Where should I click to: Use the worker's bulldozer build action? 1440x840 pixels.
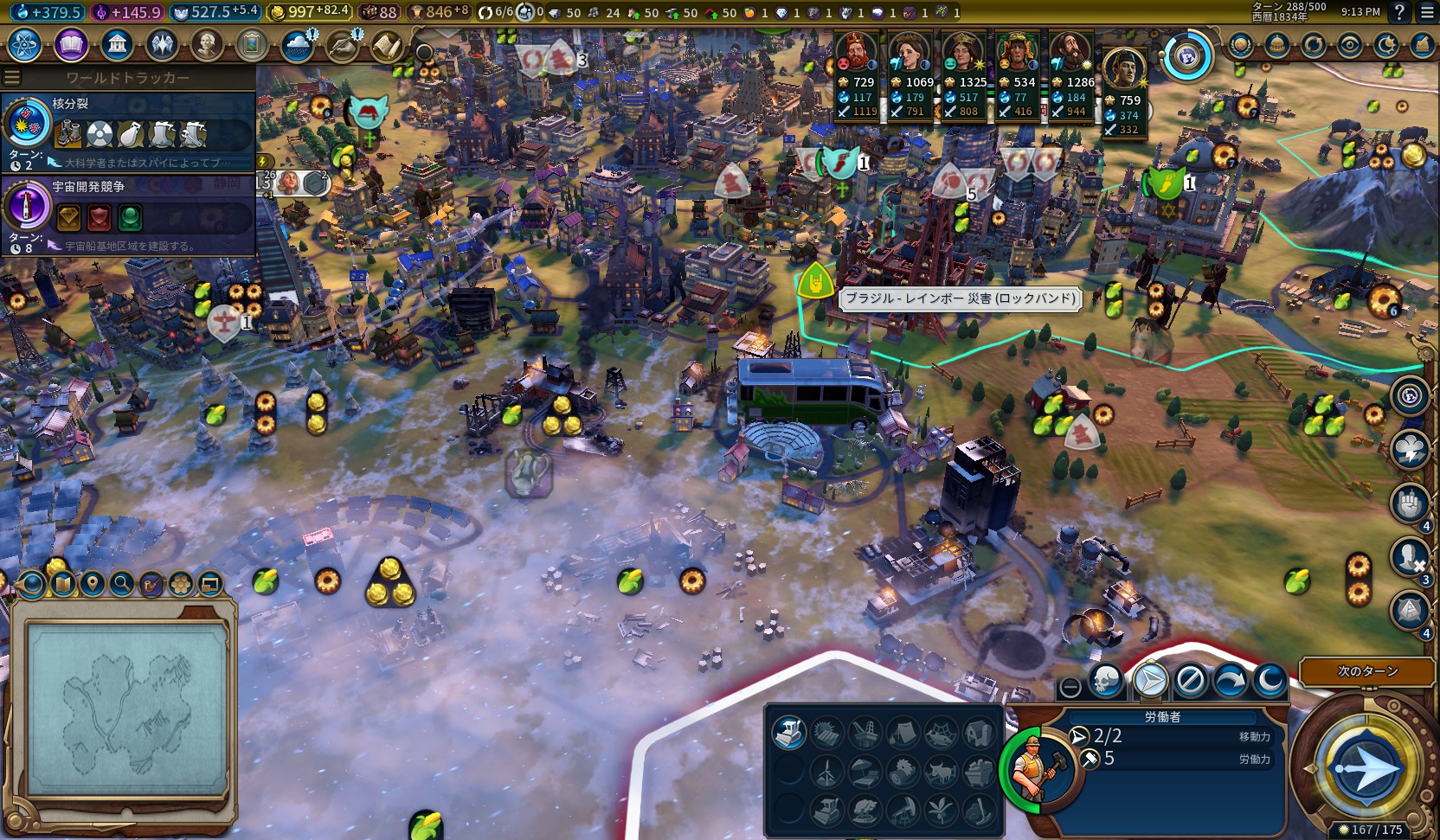point(789,733)
